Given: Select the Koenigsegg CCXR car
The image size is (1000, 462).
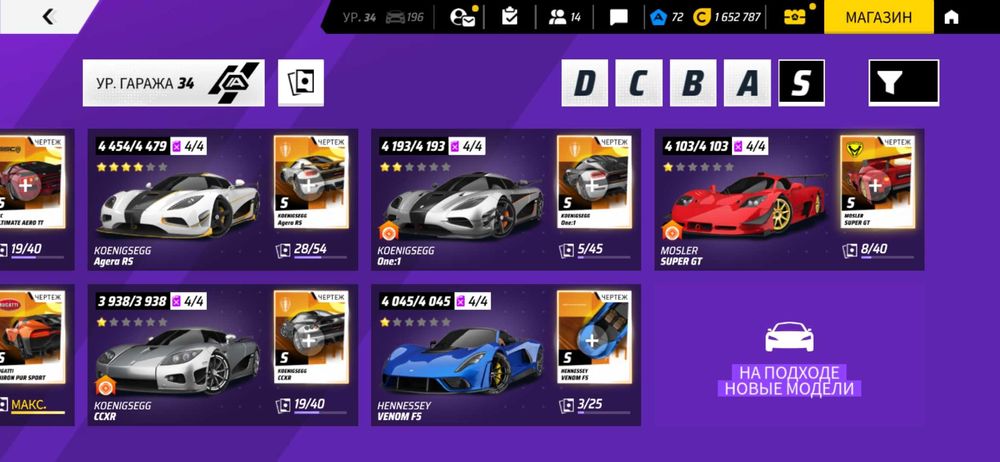Looking at the screenshot, I should coord(180,355).
